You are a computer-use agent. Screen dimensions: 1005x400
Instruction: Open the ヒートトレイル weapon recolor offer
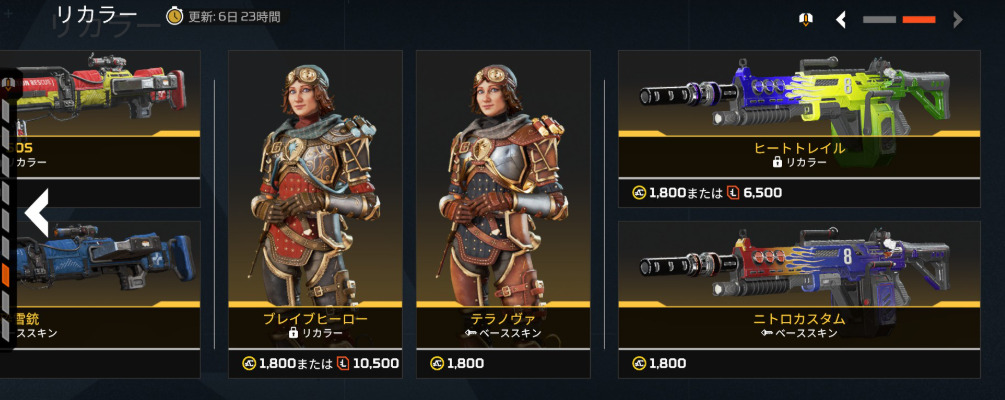(799, 113)
